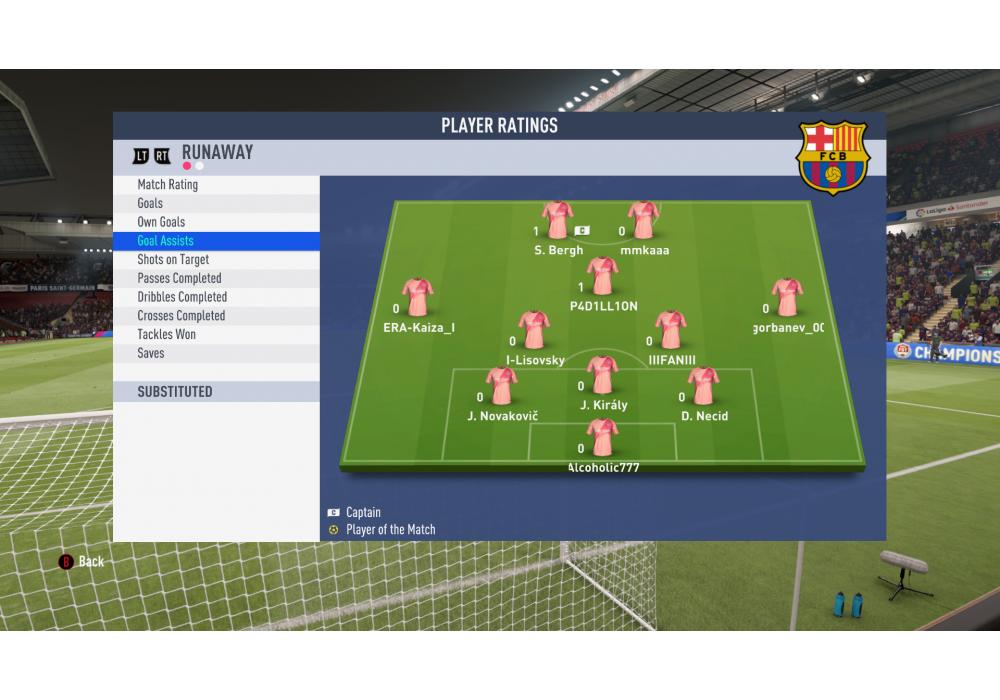The height and width of the screenshot is (700, 1000).
Task: Pick goalkeeper Alcoholic777
Action: point(602,438)
